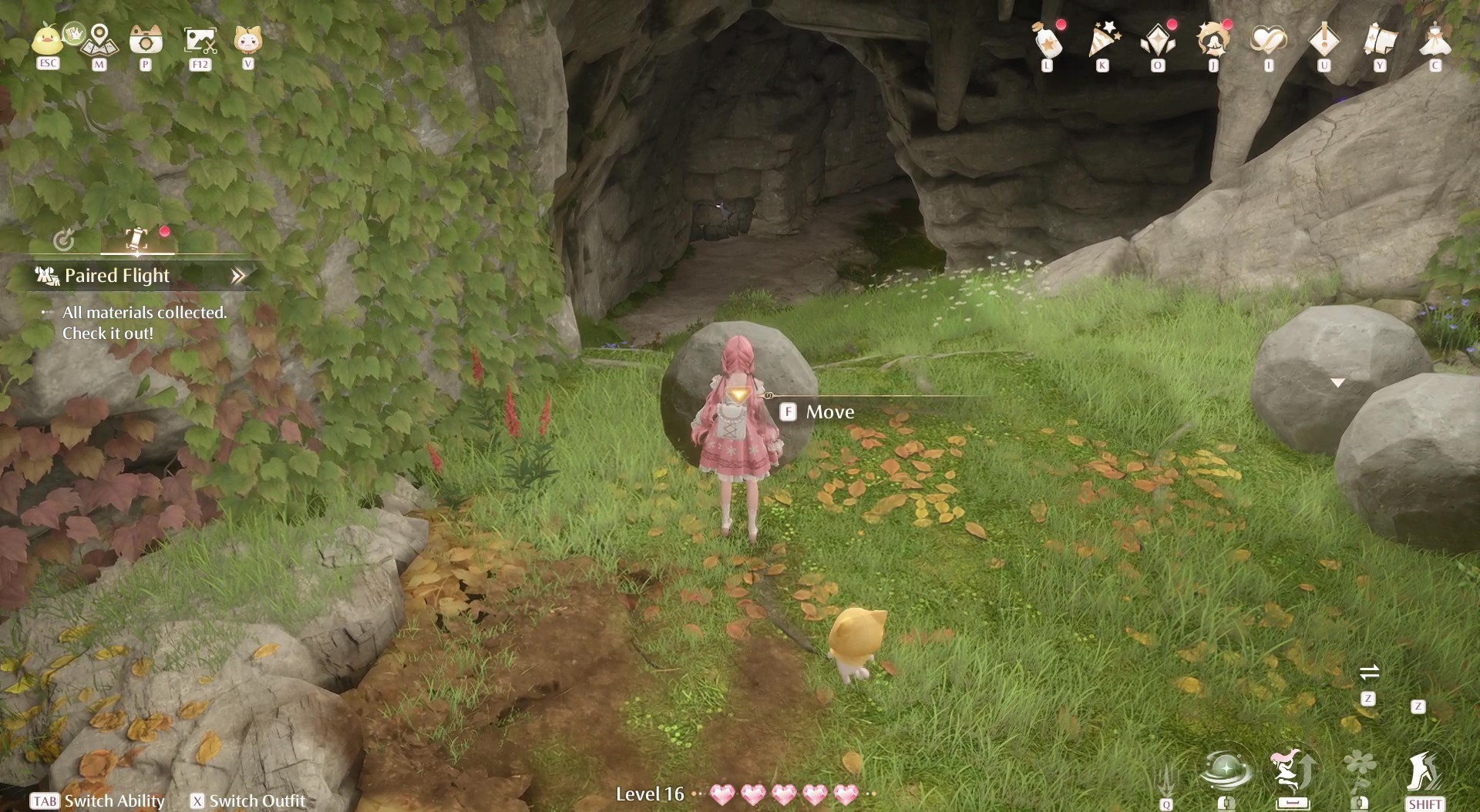Open the map with the M icon
The image size is (1480, 812).
pyautogui.click(x=99, y=40)
